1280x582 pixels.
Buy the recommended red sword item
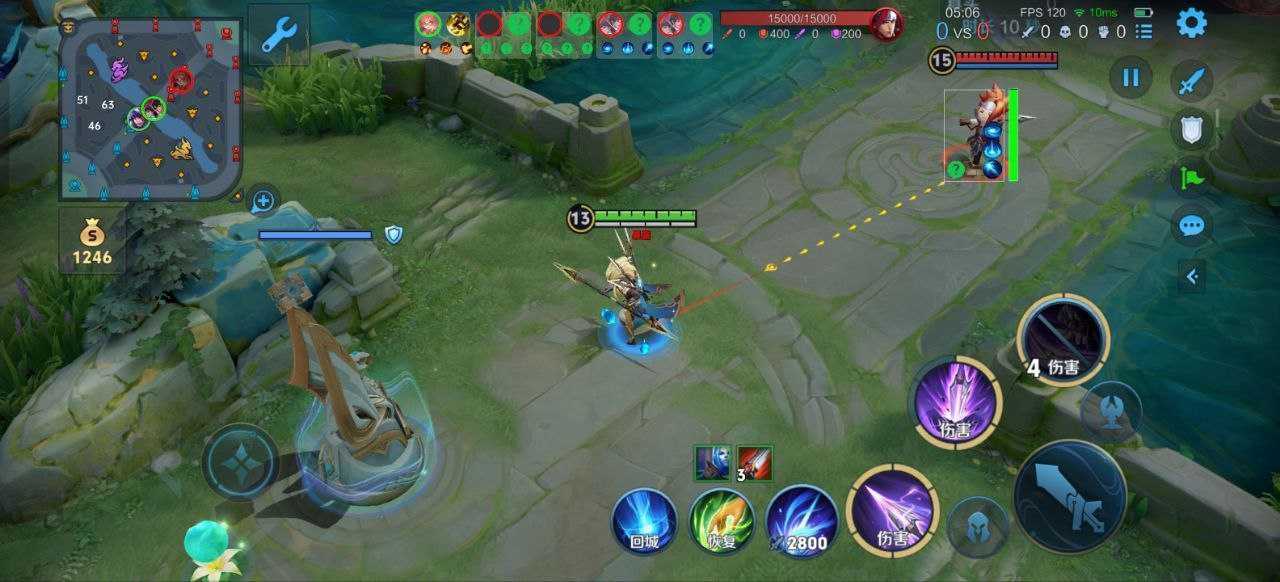(x=755, y=462)
